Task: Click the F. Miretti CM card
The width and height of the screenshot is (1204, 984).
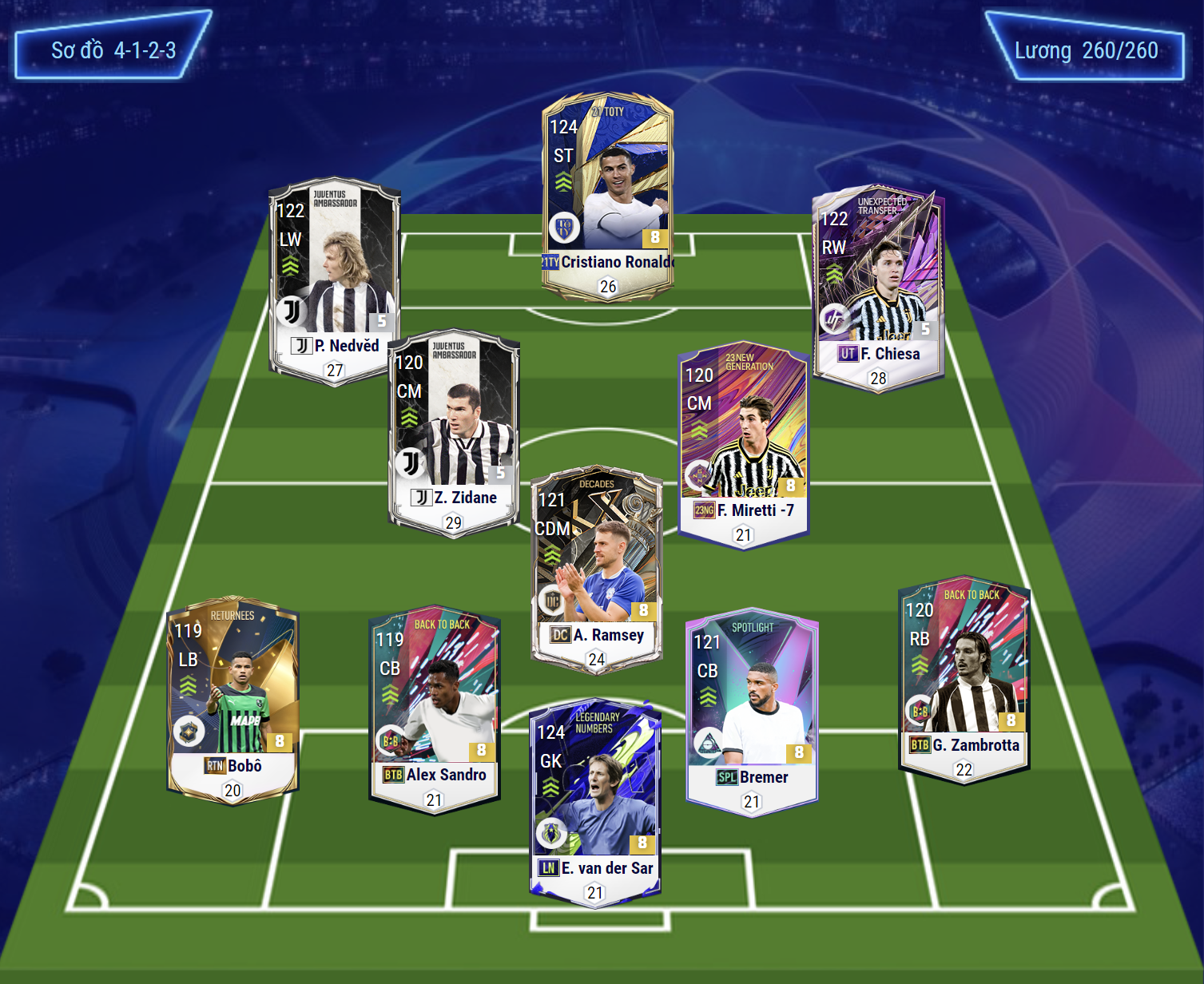Action: tap(743, 445)
